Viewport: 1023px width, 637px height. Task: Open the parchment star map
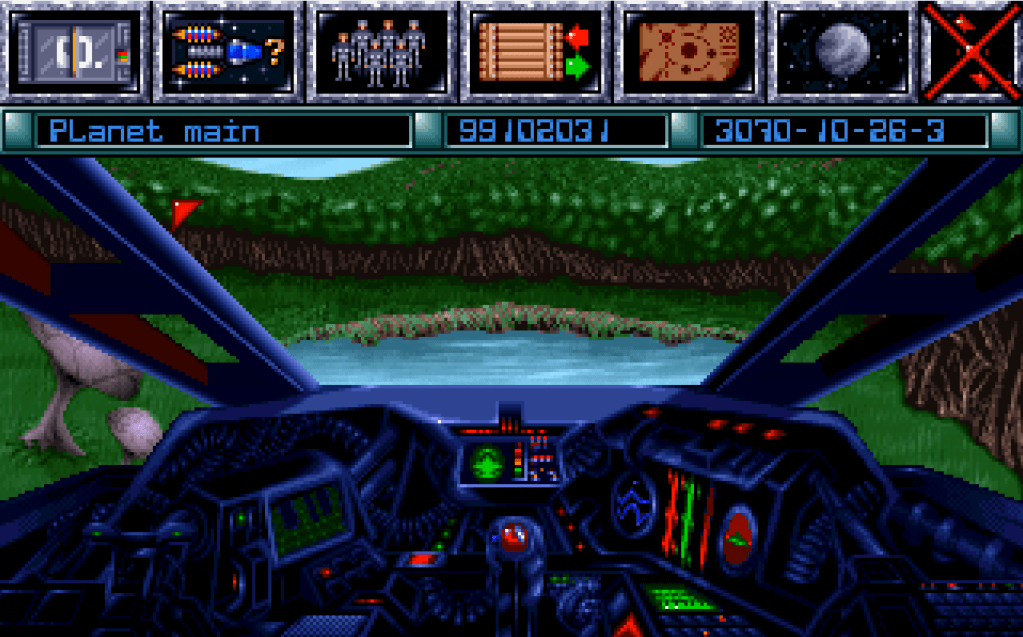click(x=689, y=51)
